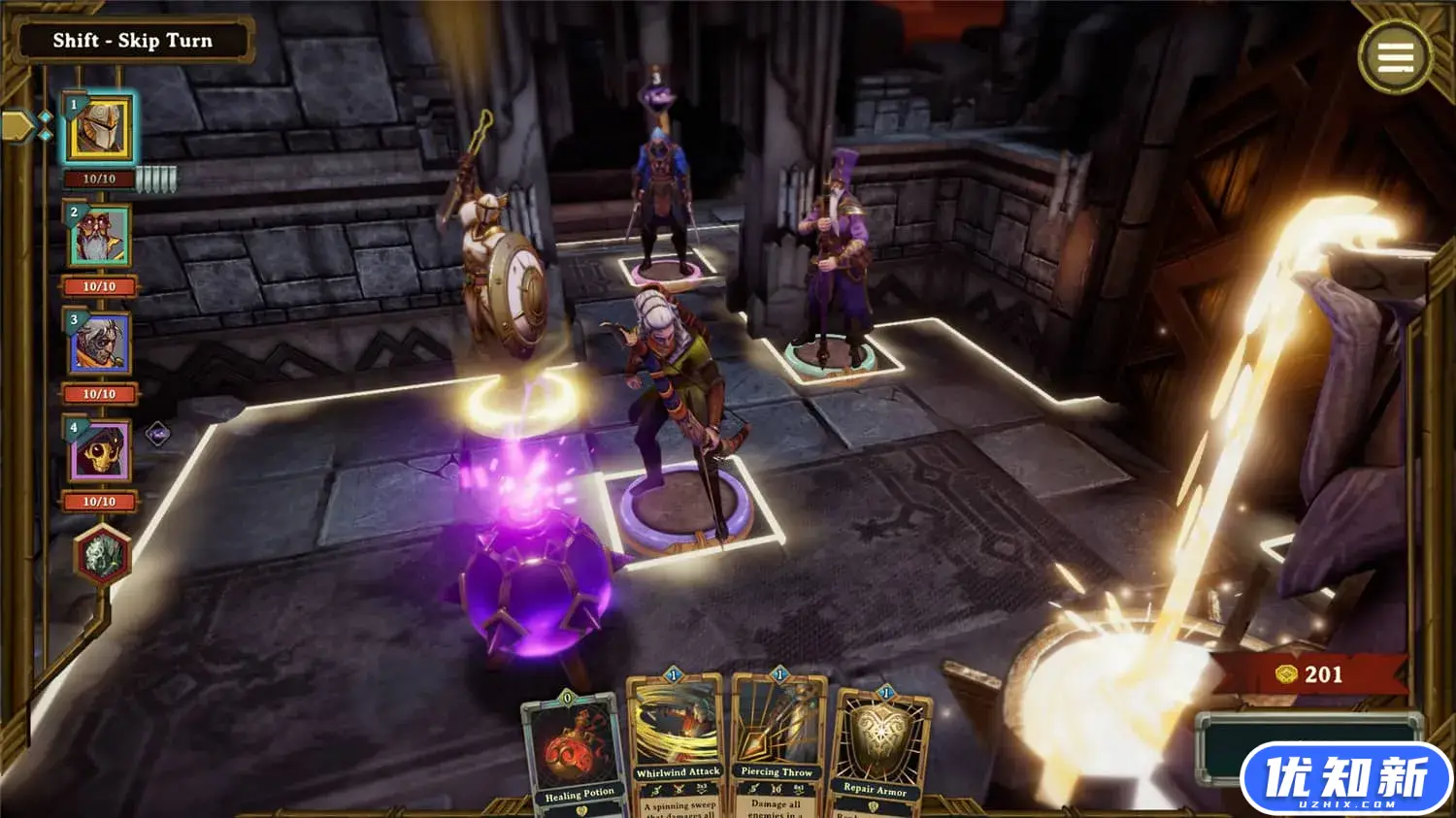
Task: Select the golden knight portrait
Action: coord(99,129)
